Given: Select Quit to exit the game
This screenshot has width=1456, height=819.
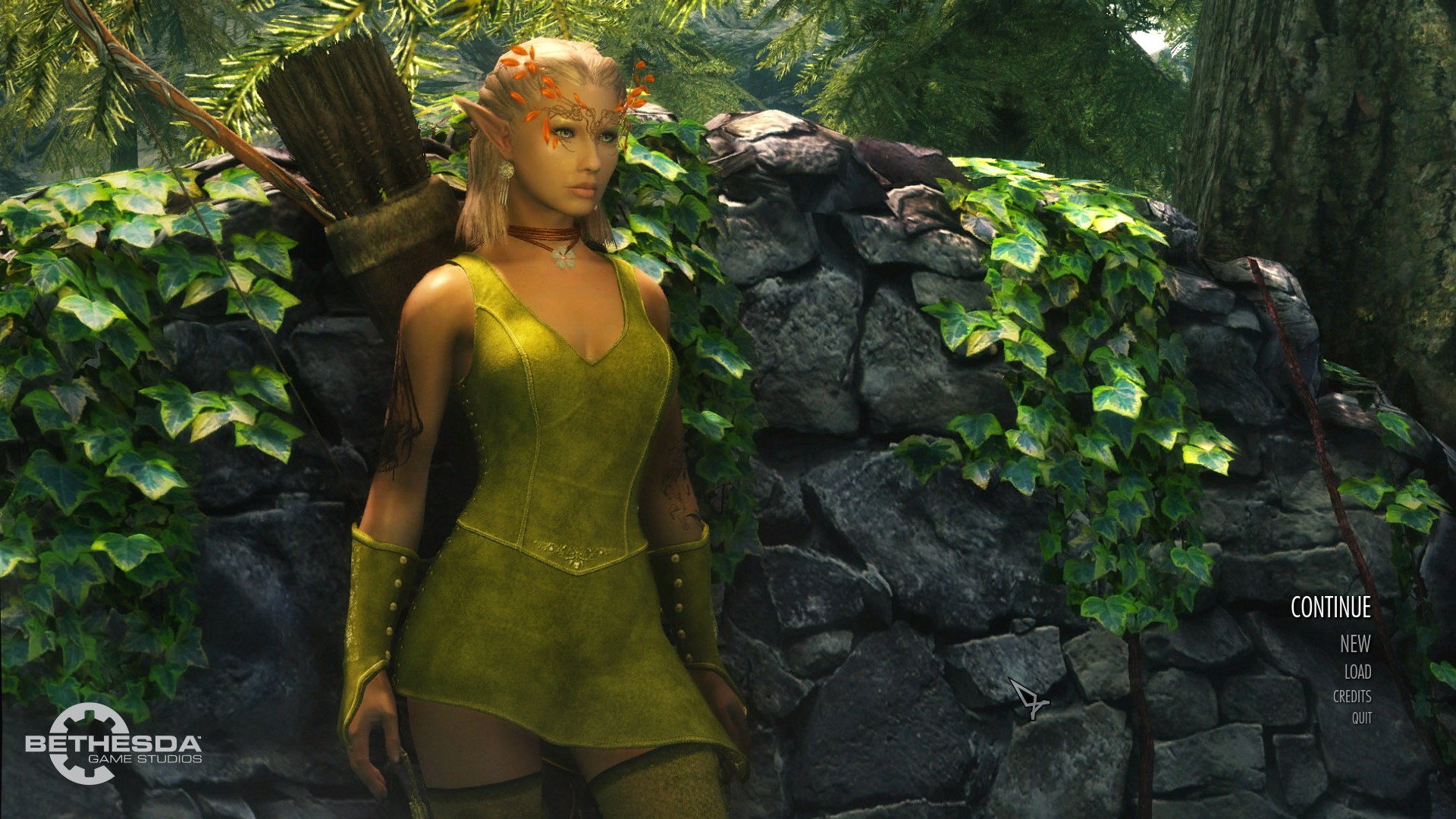Looking at the screenshot, I should 1361,717.
